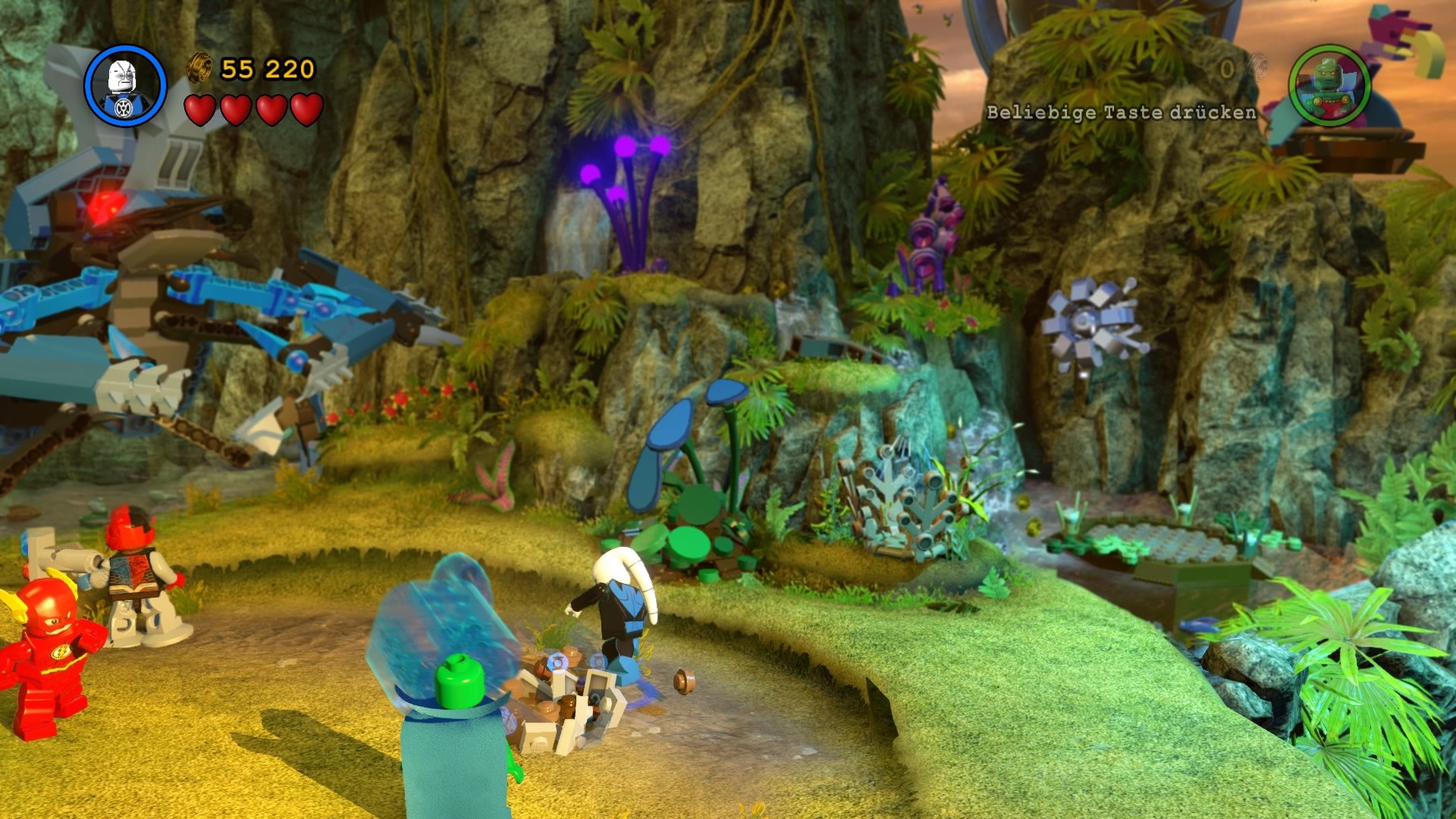The image size is (1456, 819).
Task: Click the first red heart icon
Action: coord(199,110)
